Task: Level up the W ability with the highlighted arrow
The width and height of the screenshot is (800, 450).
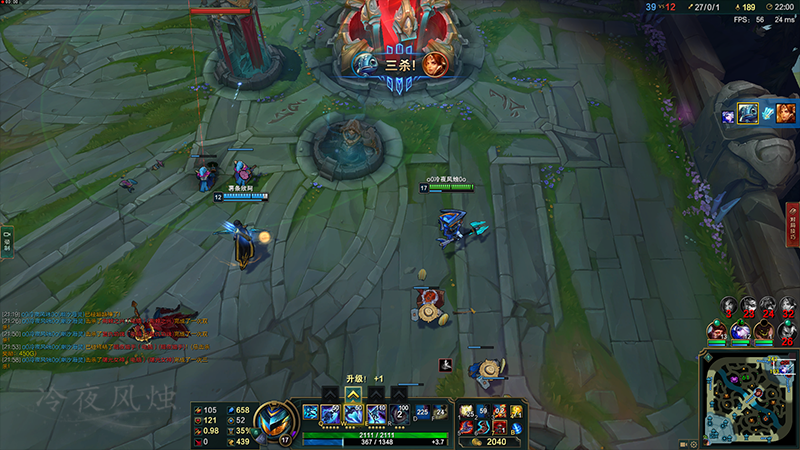Action: [353, 394]
